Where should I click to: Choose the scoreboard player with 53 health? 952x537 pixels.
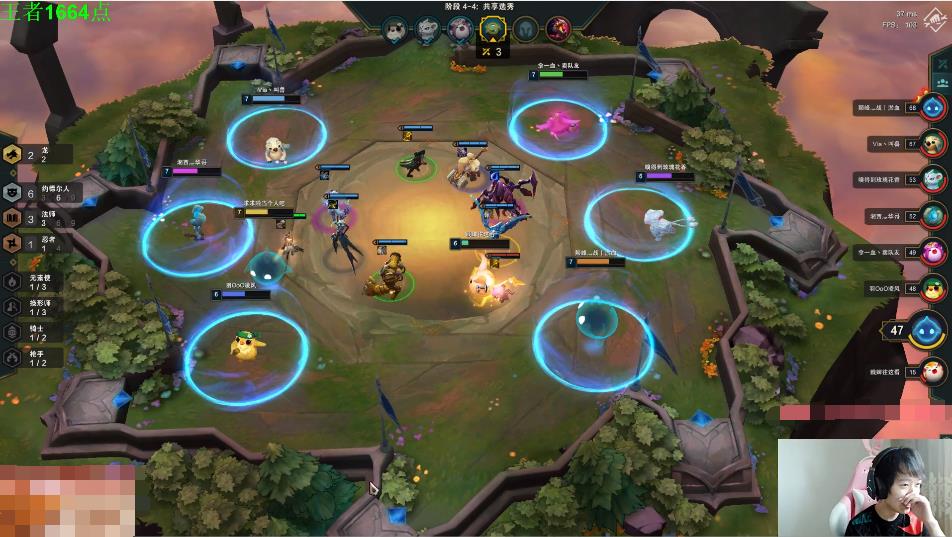pyautogui.click(x=932, y=179)
